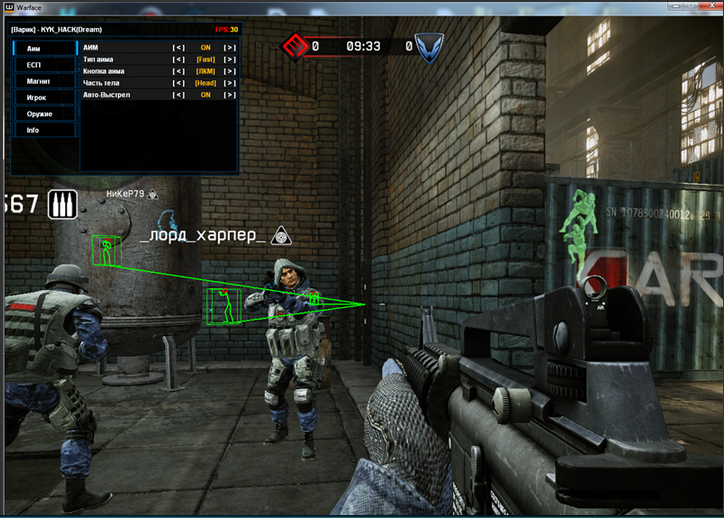Click the left arrow beside Кнопка аима
The height and width of the screenshot is (518, 724).
(x=179, y=71)
